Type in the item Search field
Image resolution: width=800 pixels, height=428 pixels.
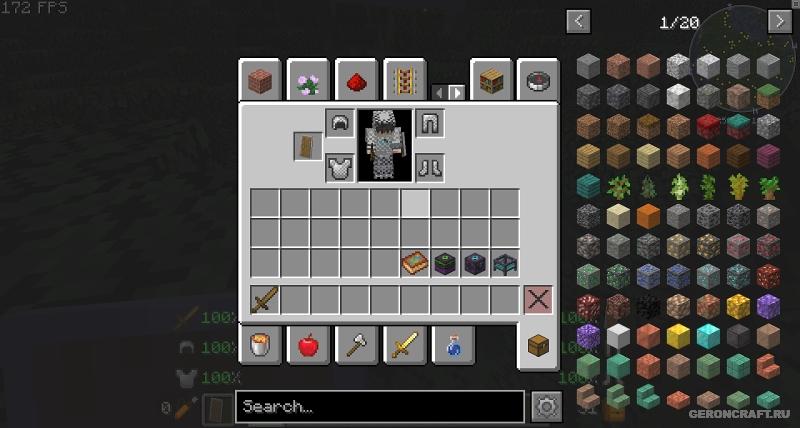point(379,407)
